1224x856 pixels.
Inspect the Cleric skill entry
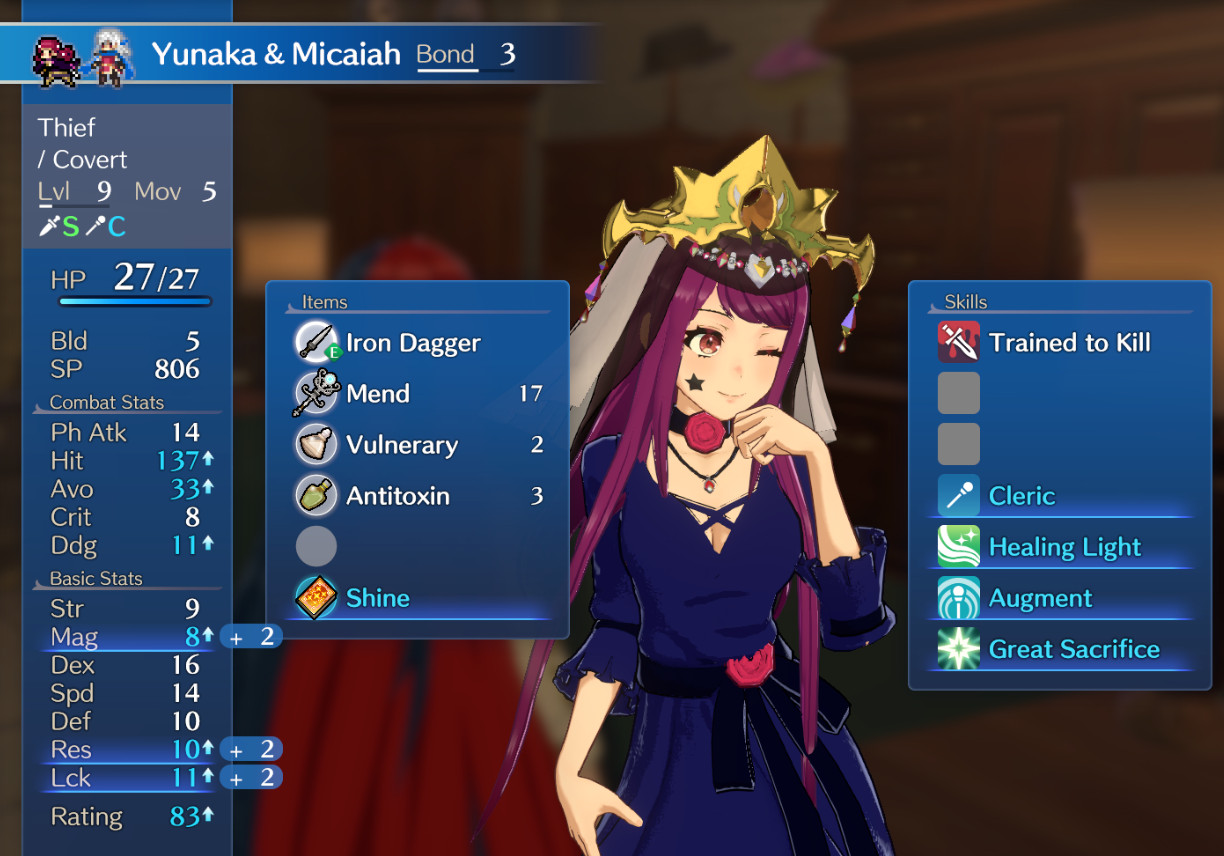(1021, 496)
